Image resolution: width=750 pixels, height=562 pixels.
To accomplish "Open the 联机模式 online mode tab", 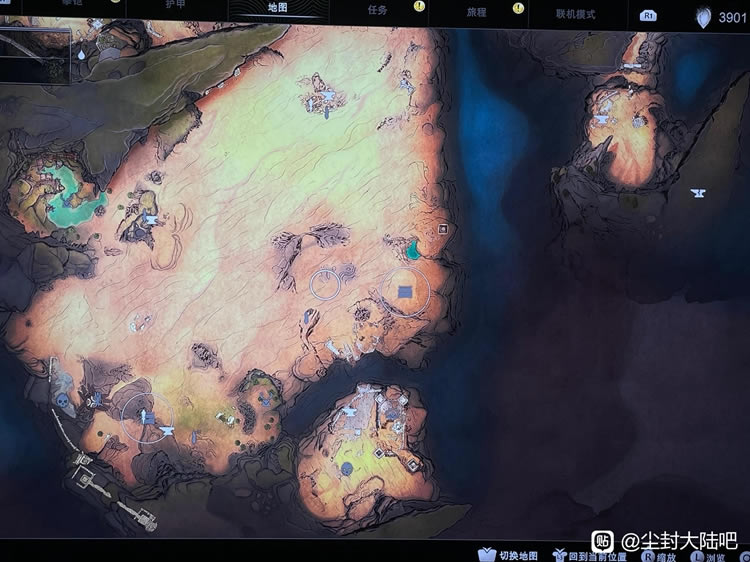I will click(576, 13).
